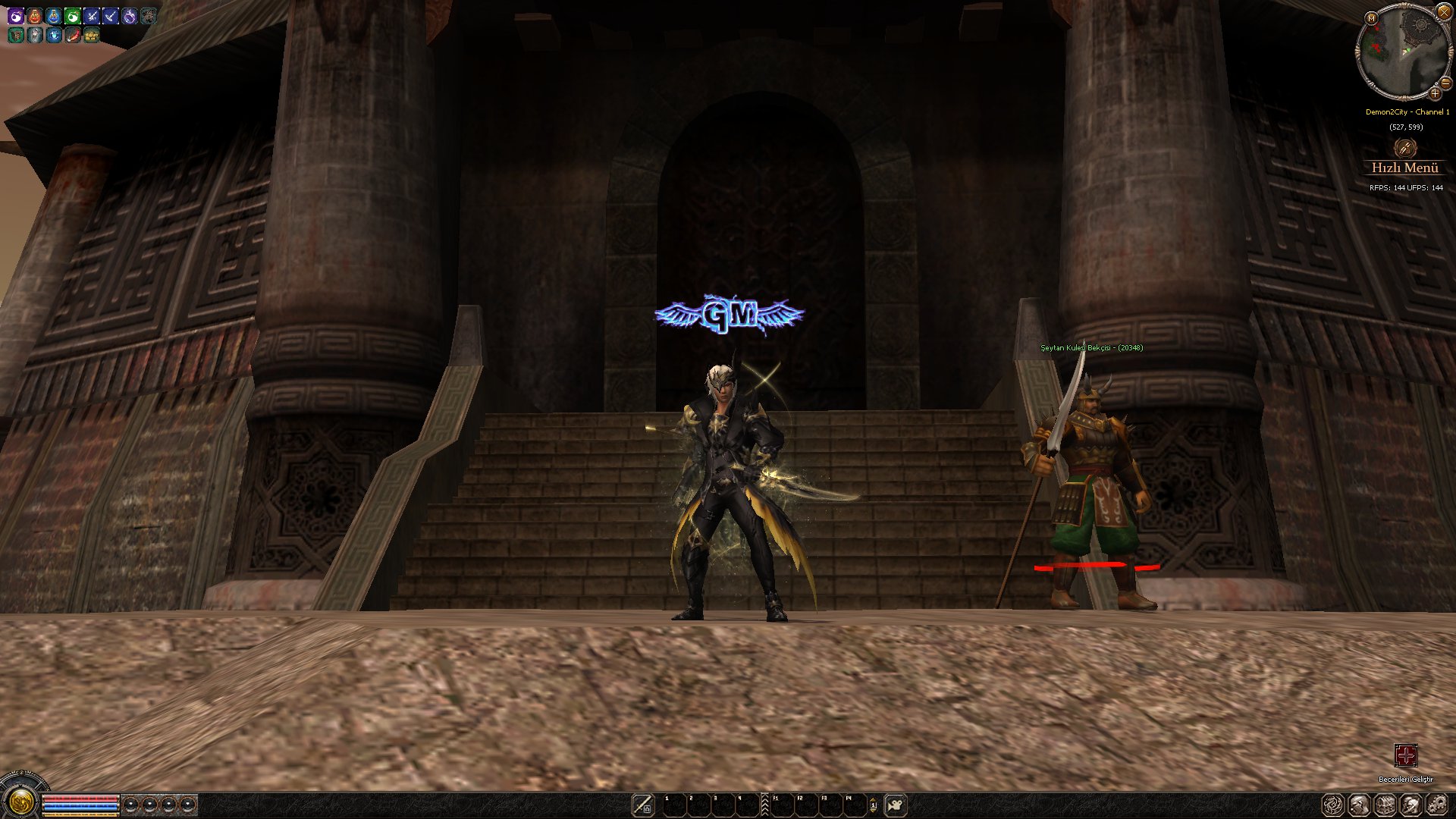Select the red potion buff icon

[x=35, y=16]
